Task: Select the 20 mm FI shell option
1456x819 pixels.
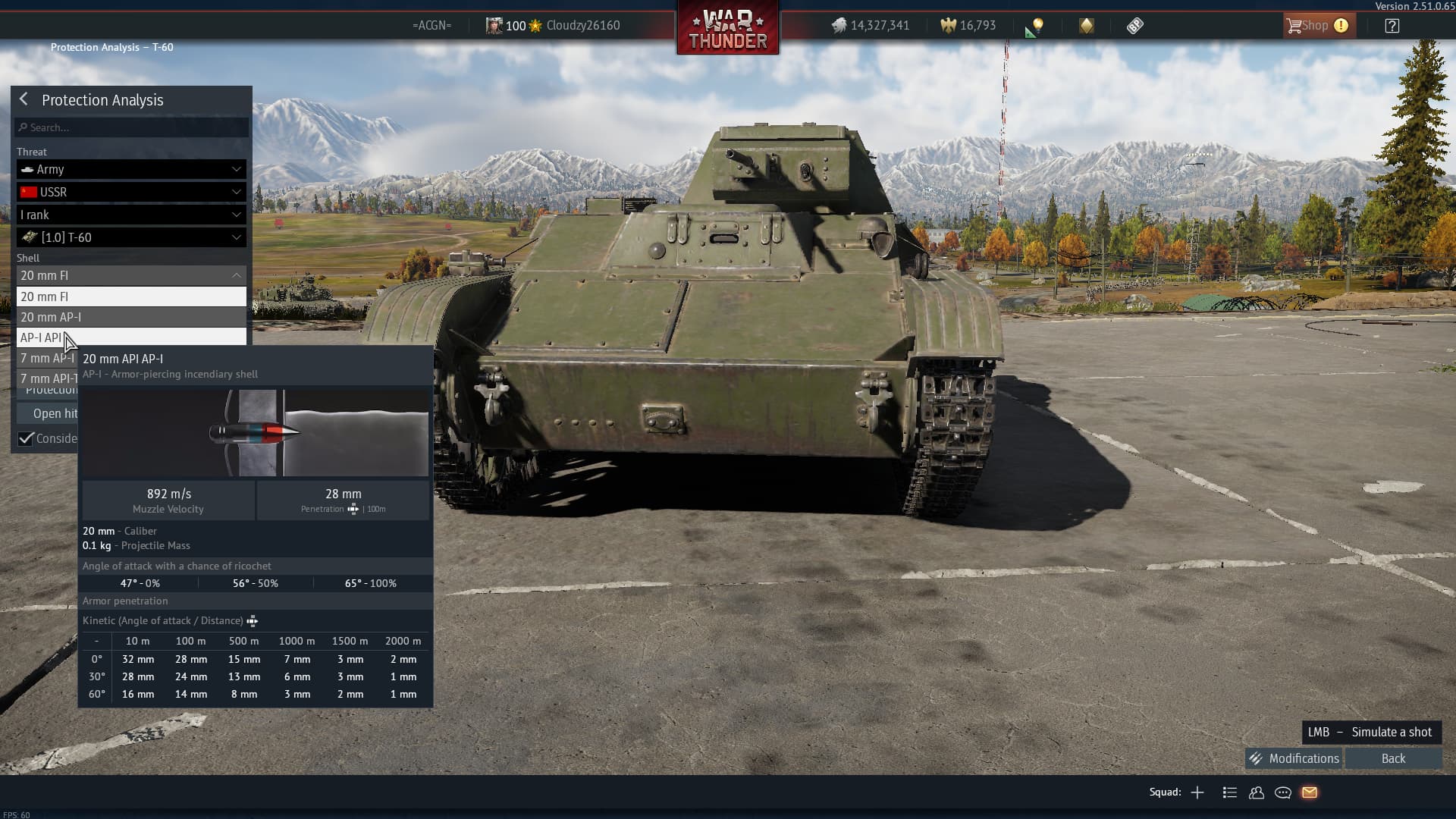Action: click(x=131, y=297)
